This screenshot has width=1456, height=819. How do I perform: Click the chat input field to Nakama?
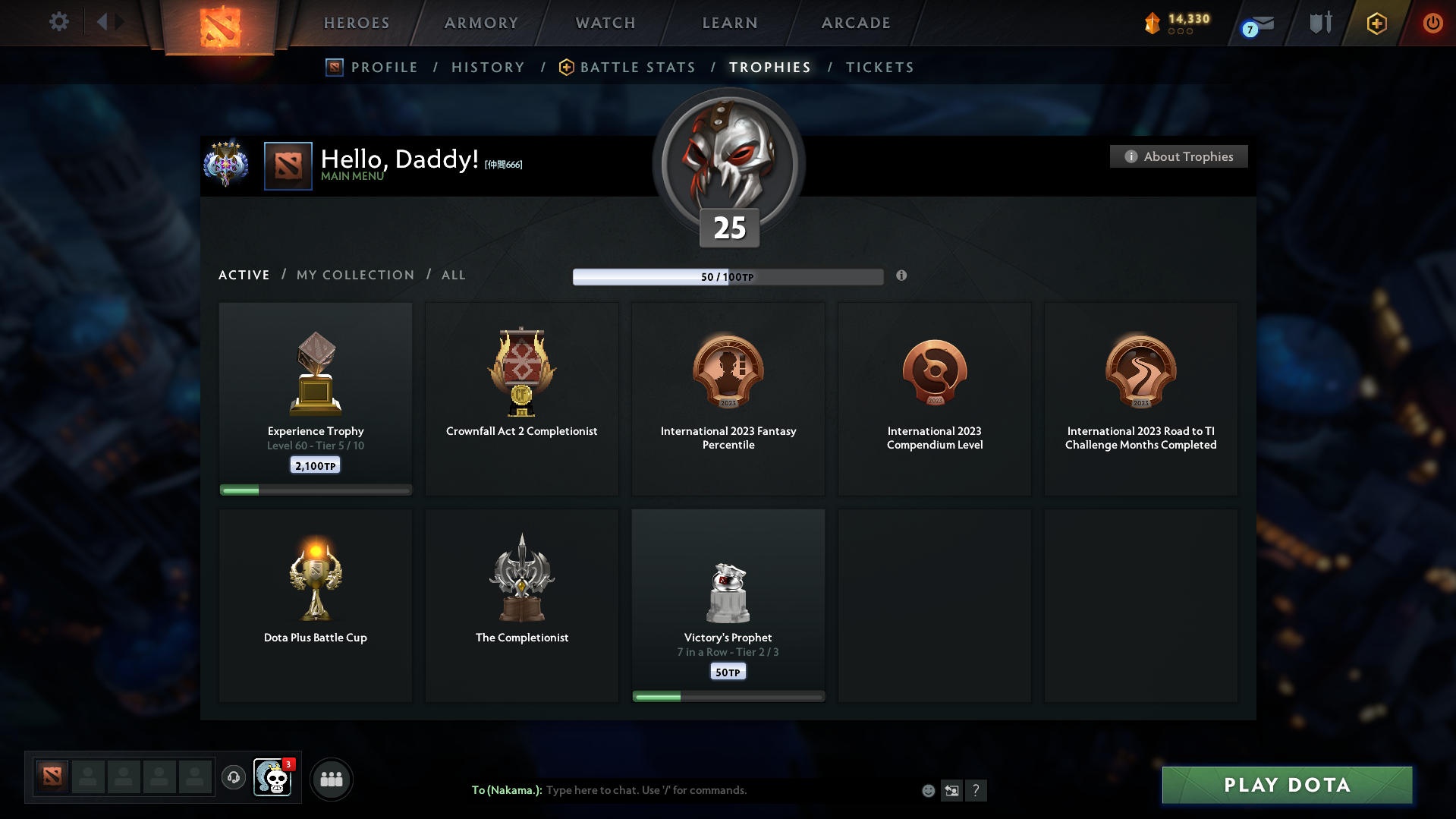(683, 790)
